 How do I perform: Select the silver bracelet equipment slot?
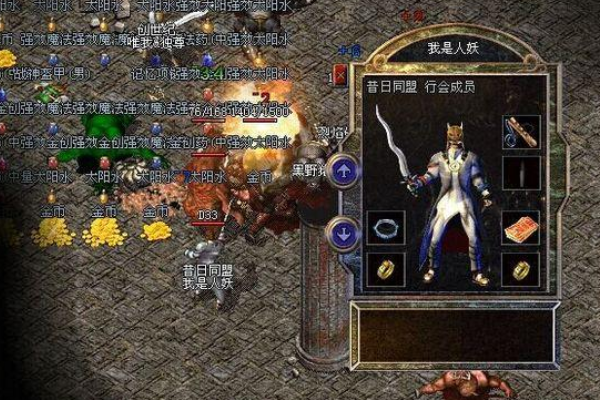click(x=384, y=227)
